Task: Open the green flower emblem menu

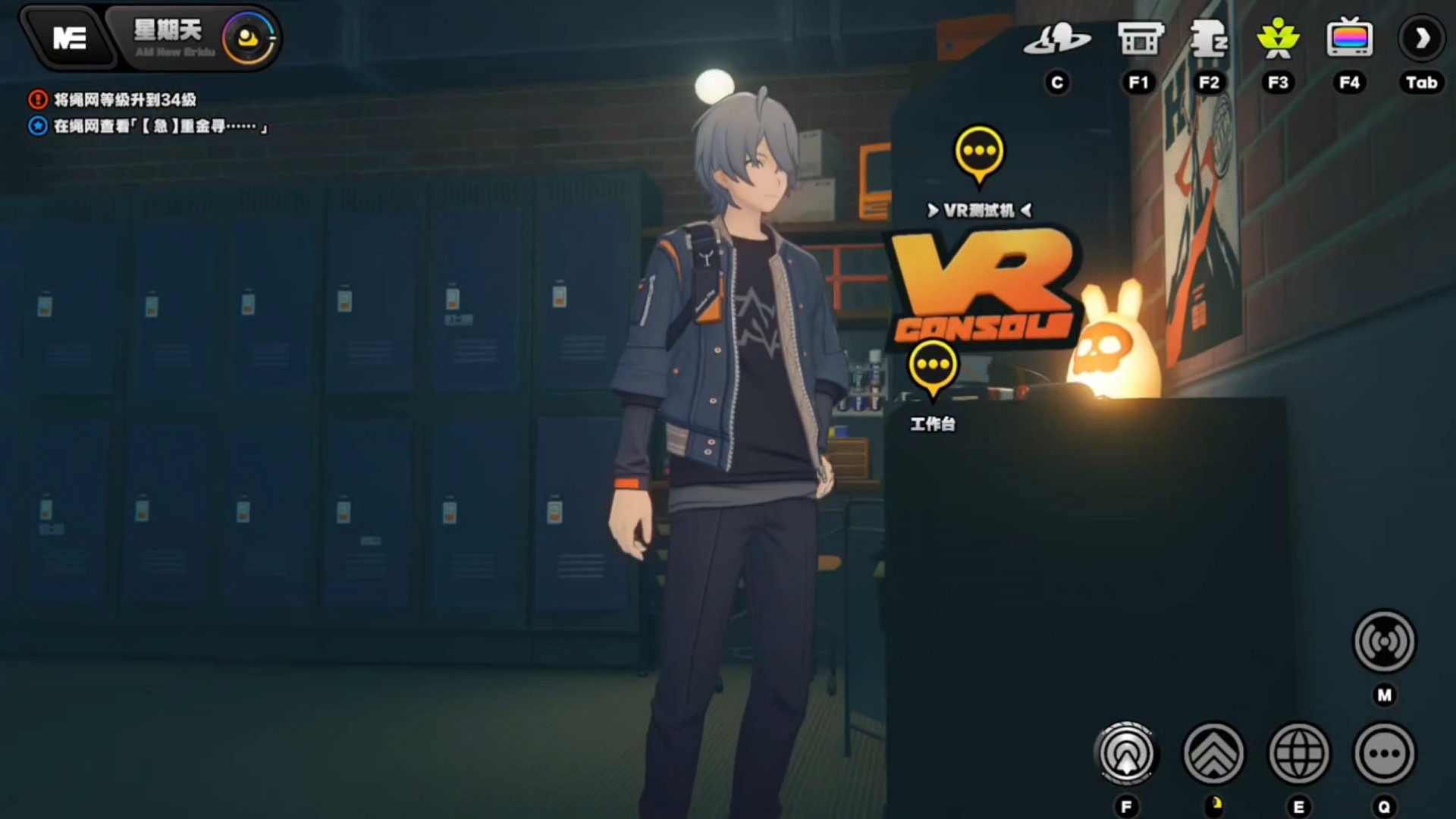Action: pos(1278,39)
